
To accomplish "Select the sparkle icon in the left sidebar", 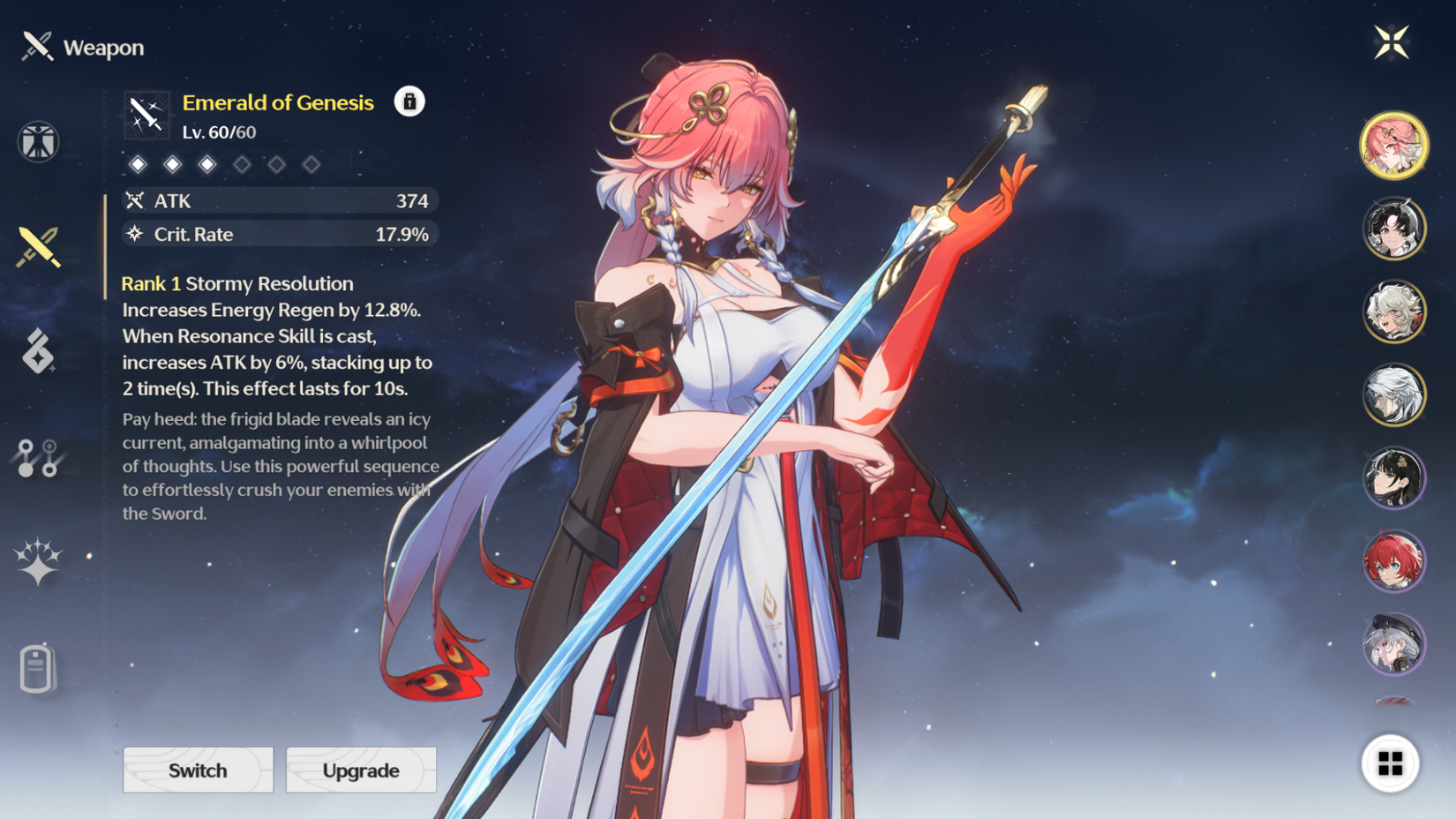I will coord(37,563).
